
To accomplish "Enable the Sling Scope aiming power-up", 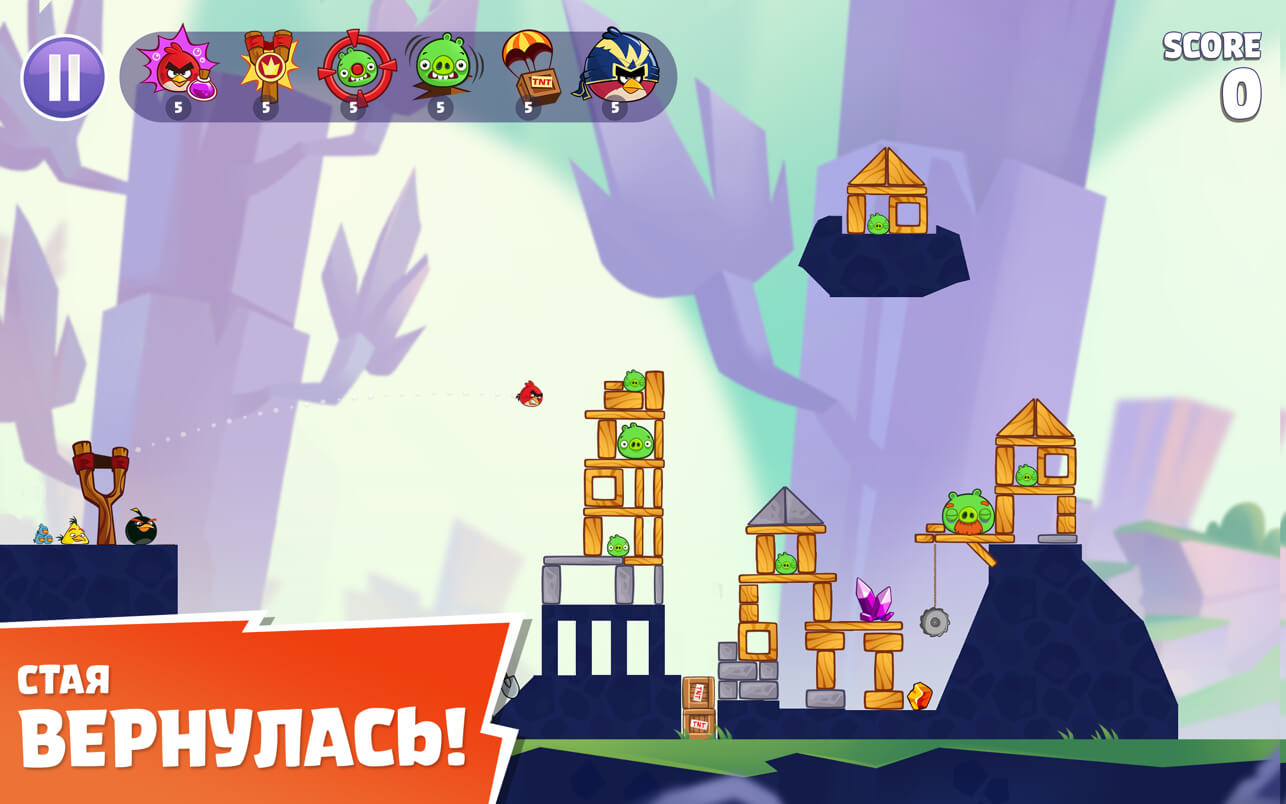I will [x=351, y=70].
